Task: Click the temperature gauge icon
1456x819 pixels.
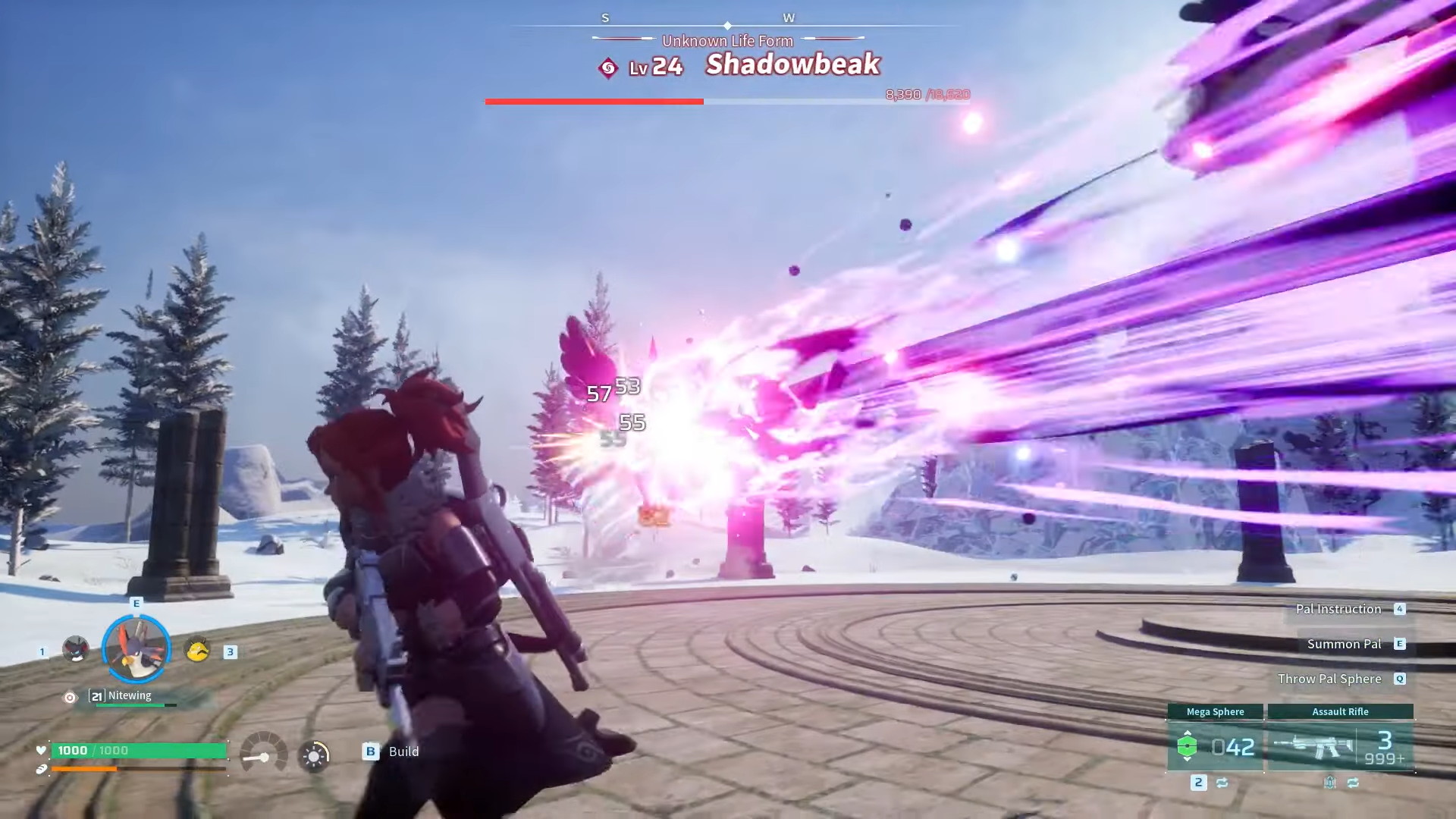Action: coord(264,753)
